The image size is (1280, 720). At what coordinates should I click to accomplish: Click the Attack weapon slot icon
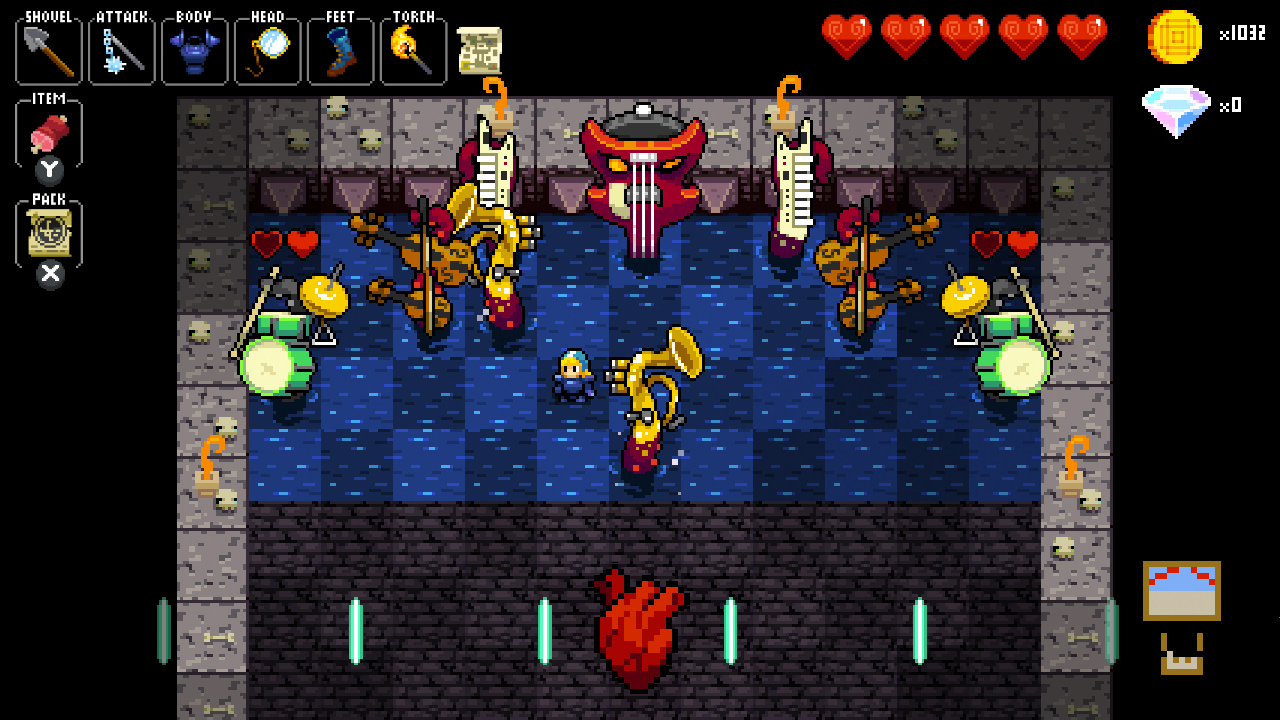tap(121, 49)
